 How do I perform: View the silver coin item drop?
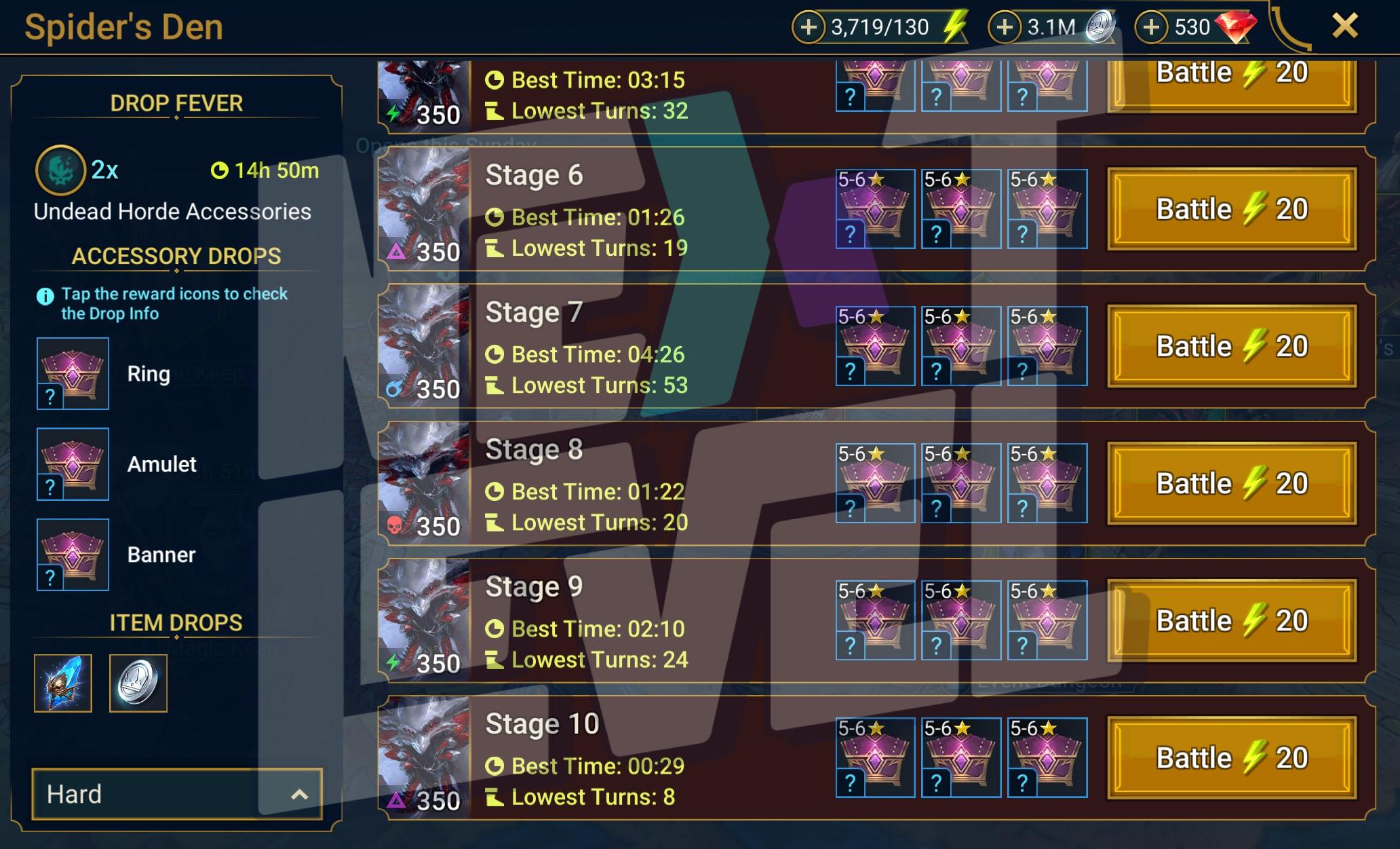pos(138,683)
